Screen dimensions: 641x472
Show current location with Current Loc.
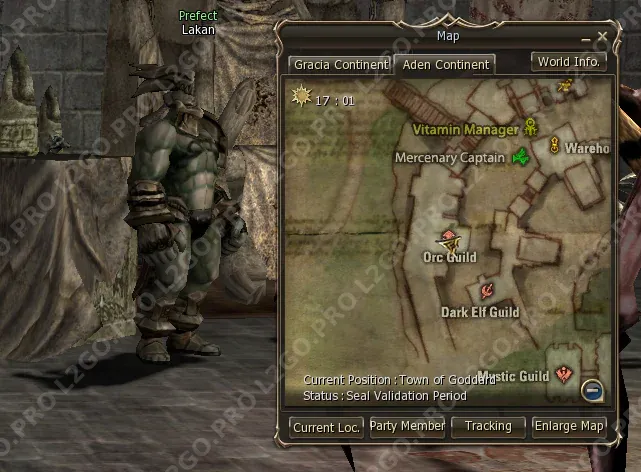pyautogui.click(x=327, y=427)
